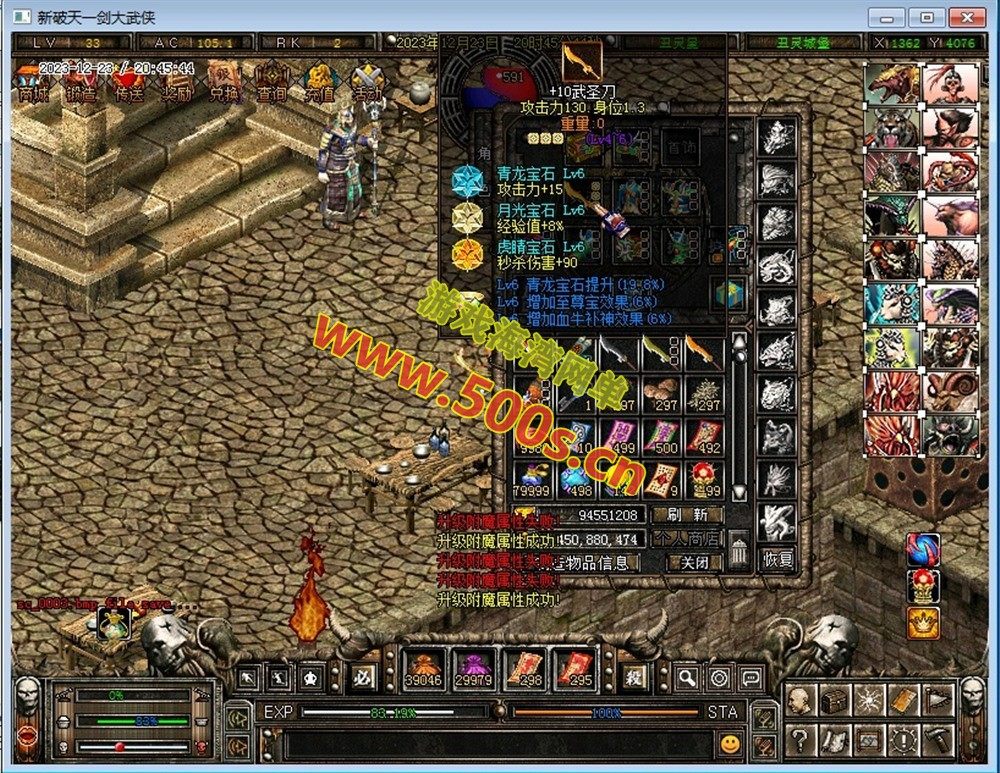Screen dimensions: 1000x773
Task: Open the 兑换 exchange menu
Action: pyautogui.click(x=224, y=82)
